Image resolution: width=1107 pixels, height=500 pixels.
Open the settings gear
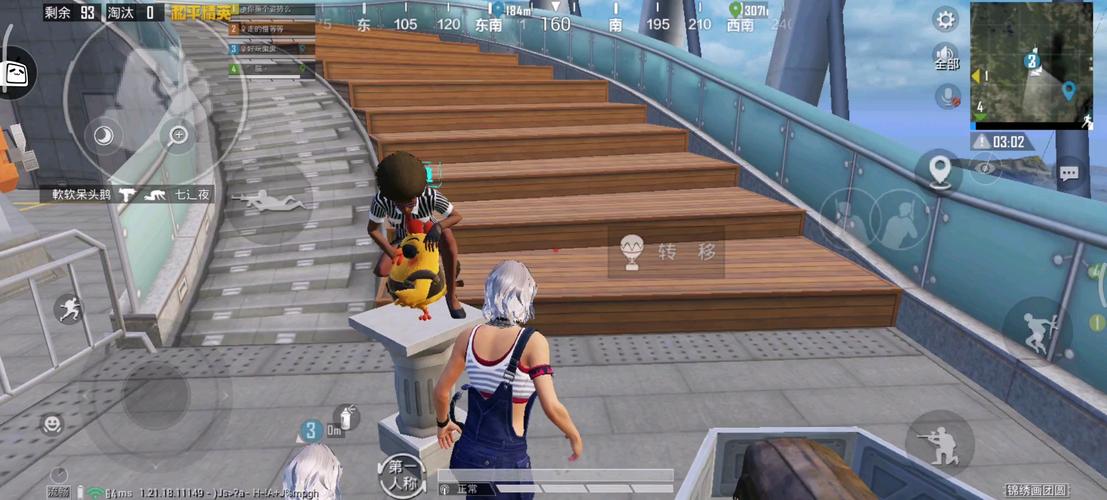coord(945,19)
